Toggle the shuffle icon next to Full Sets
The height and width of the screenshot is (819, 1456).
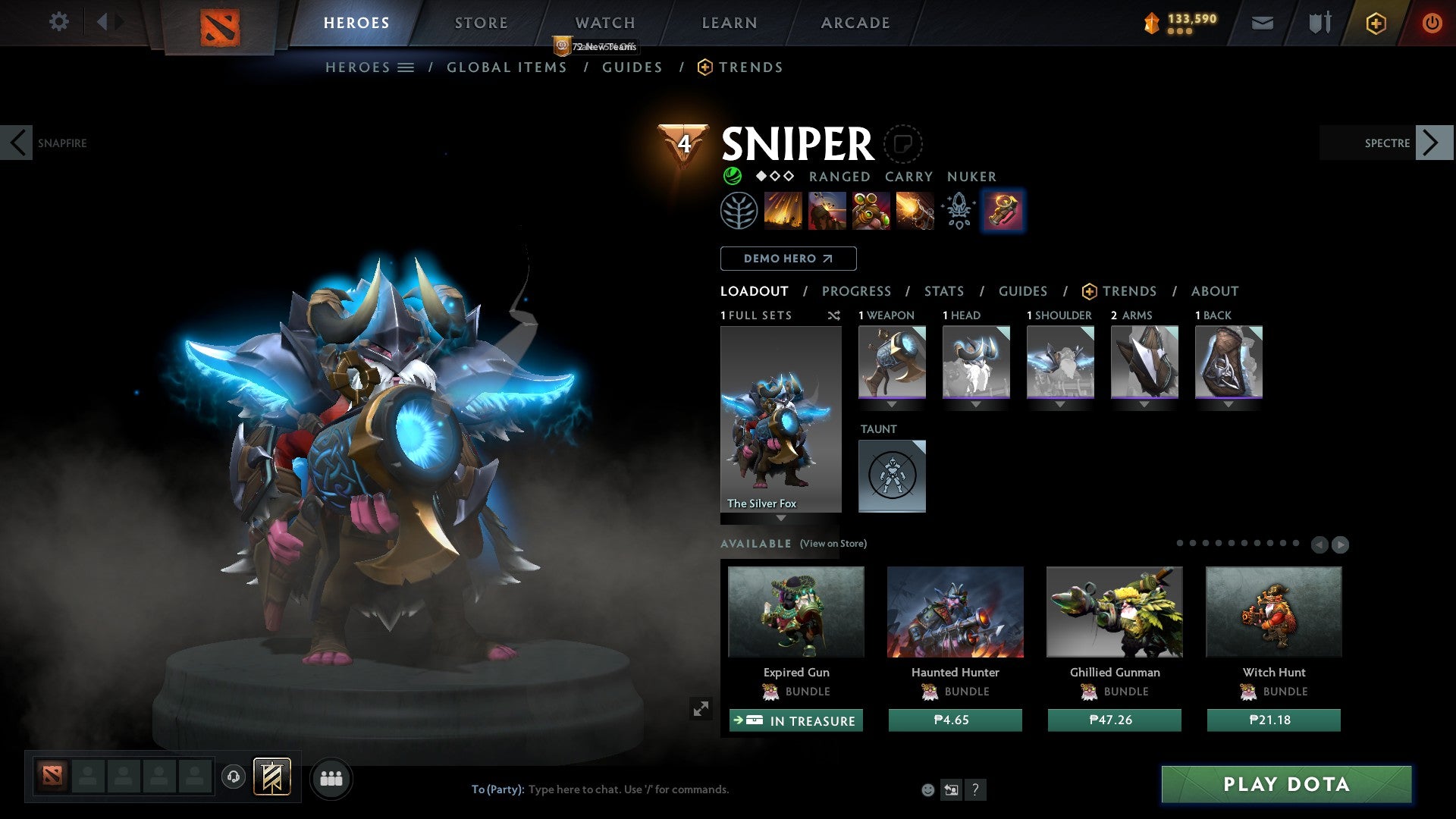click(x=834, y=315)
